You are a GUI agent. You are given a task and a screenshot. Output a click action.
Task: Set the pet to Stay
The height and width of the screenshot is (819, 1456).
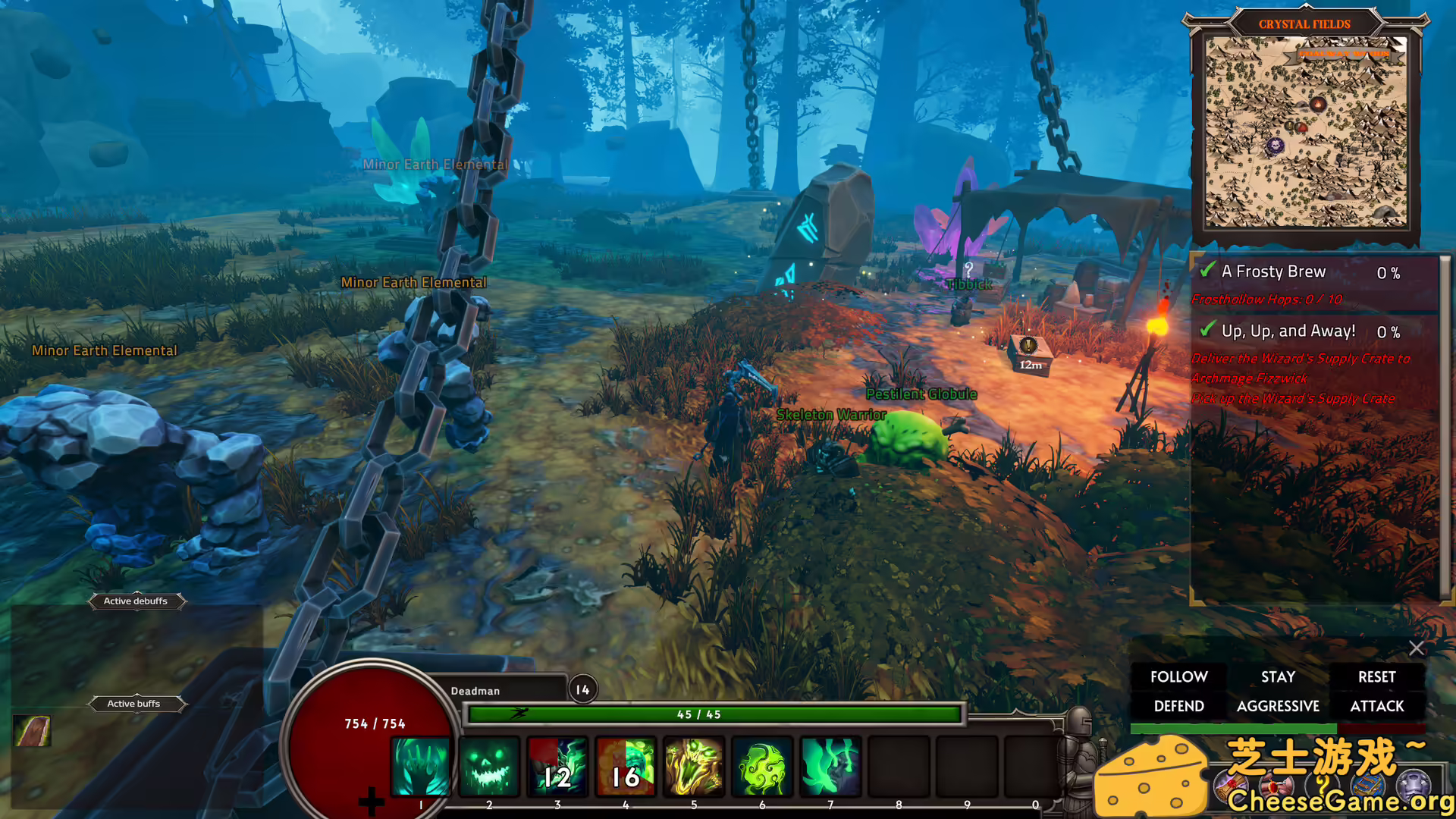pyautogui.click(x=1278, y=676)
